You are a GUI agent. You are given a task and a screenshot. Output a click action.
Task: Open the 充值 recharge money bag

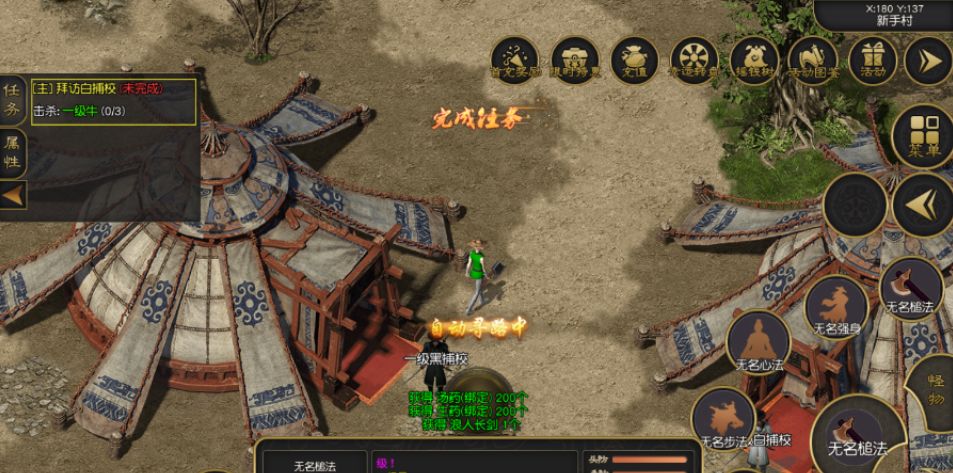pos(633,60)
